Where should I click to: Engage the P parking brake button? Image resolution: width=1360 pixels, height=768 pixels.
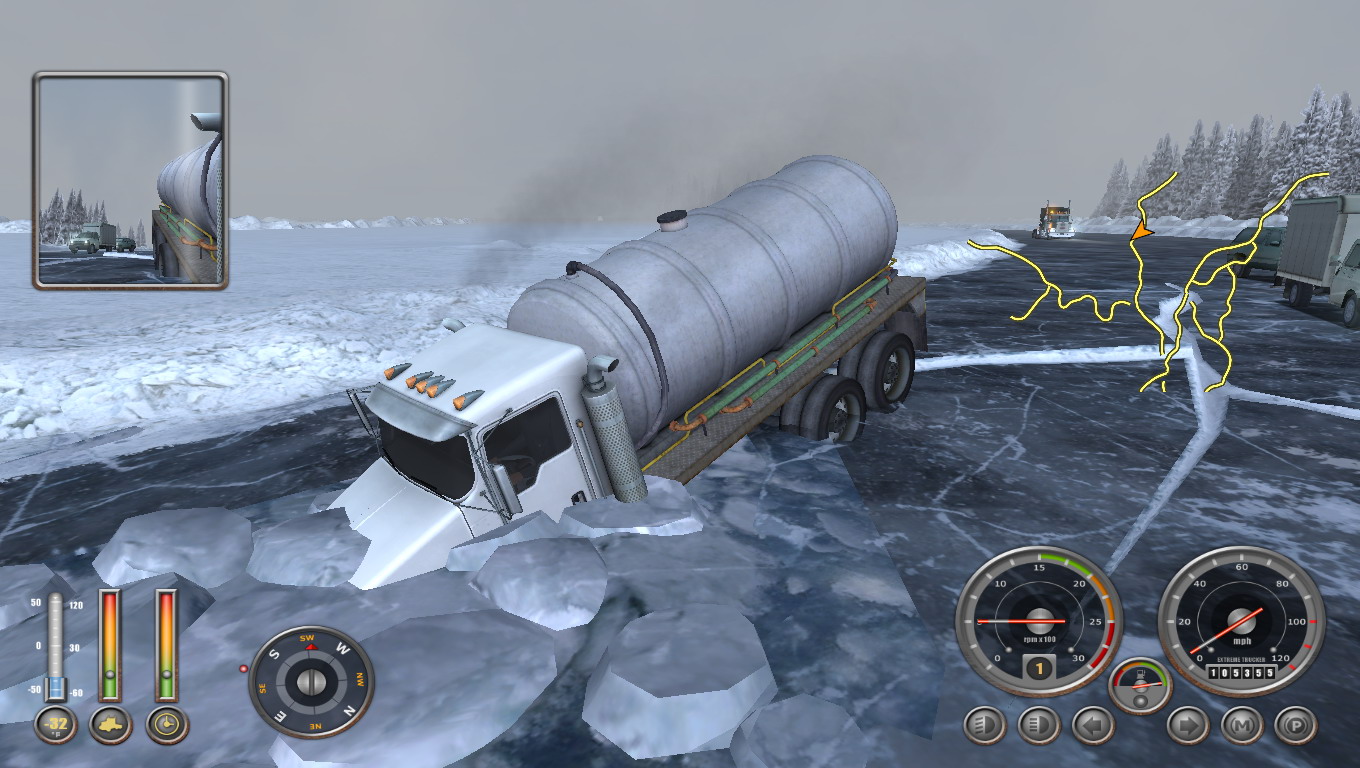click(x=1296, y=725)
